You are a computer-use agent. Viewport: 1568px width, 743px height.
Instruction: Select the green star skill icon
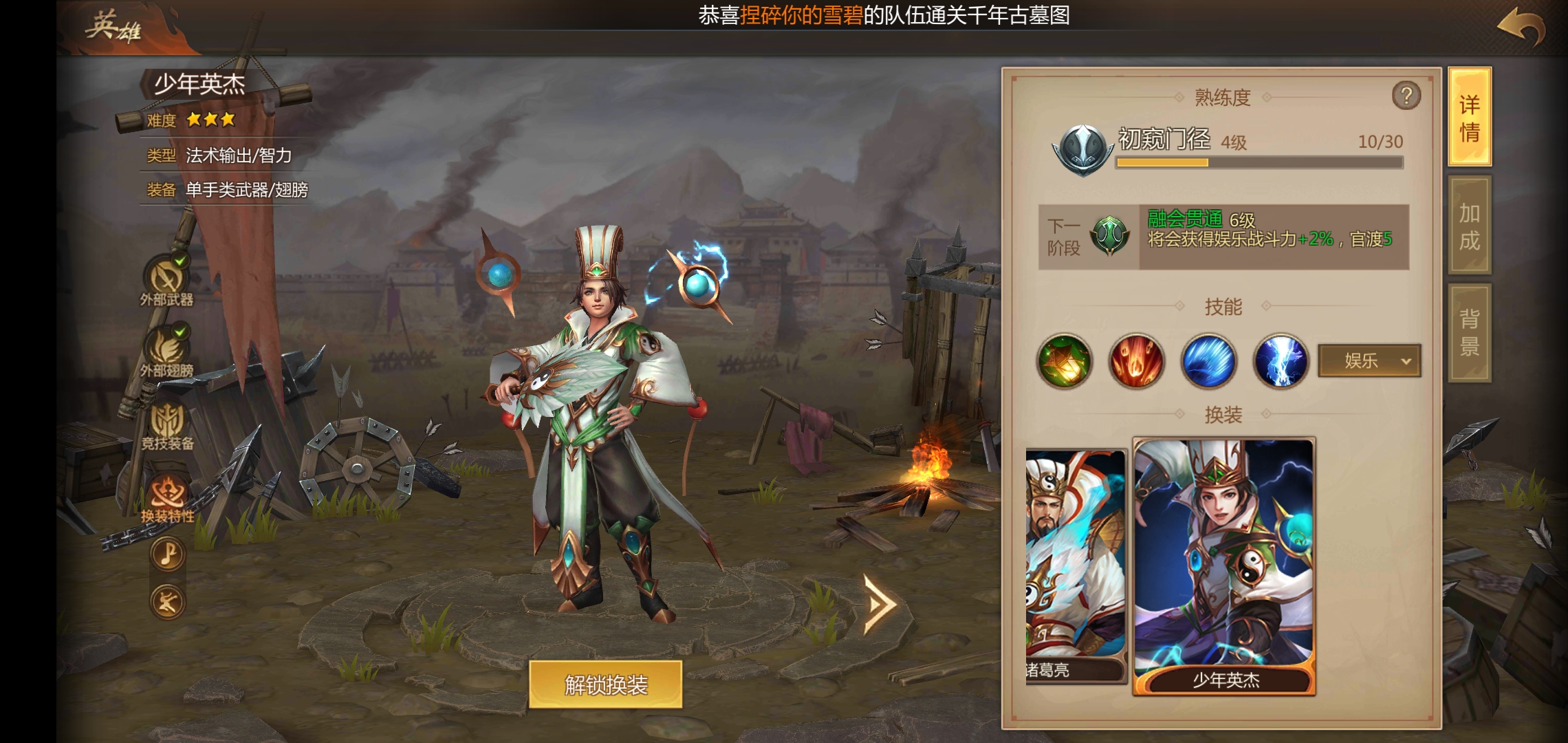point(1065,362)
